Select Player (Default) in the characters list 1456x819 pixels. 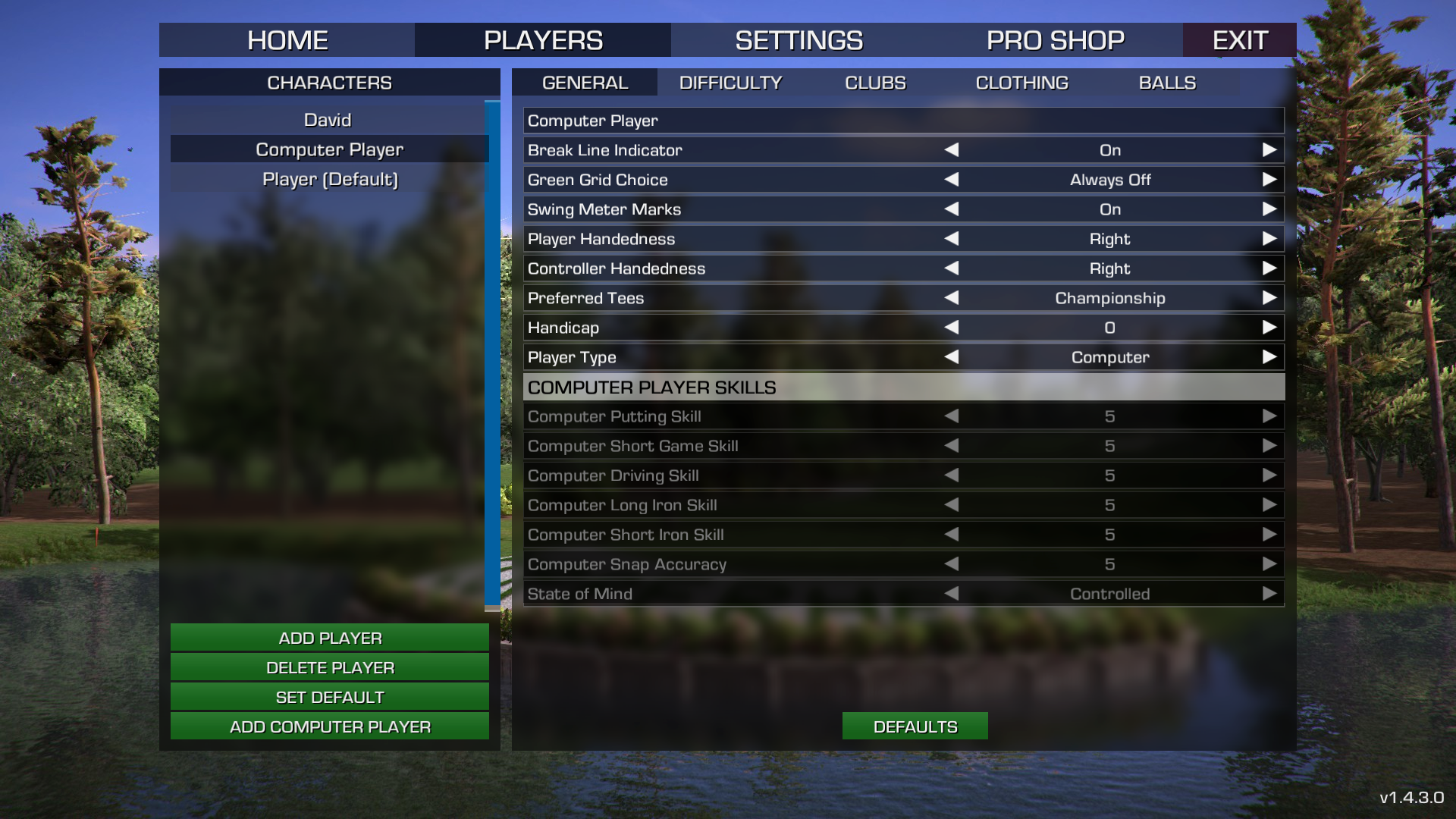point(330,179)
